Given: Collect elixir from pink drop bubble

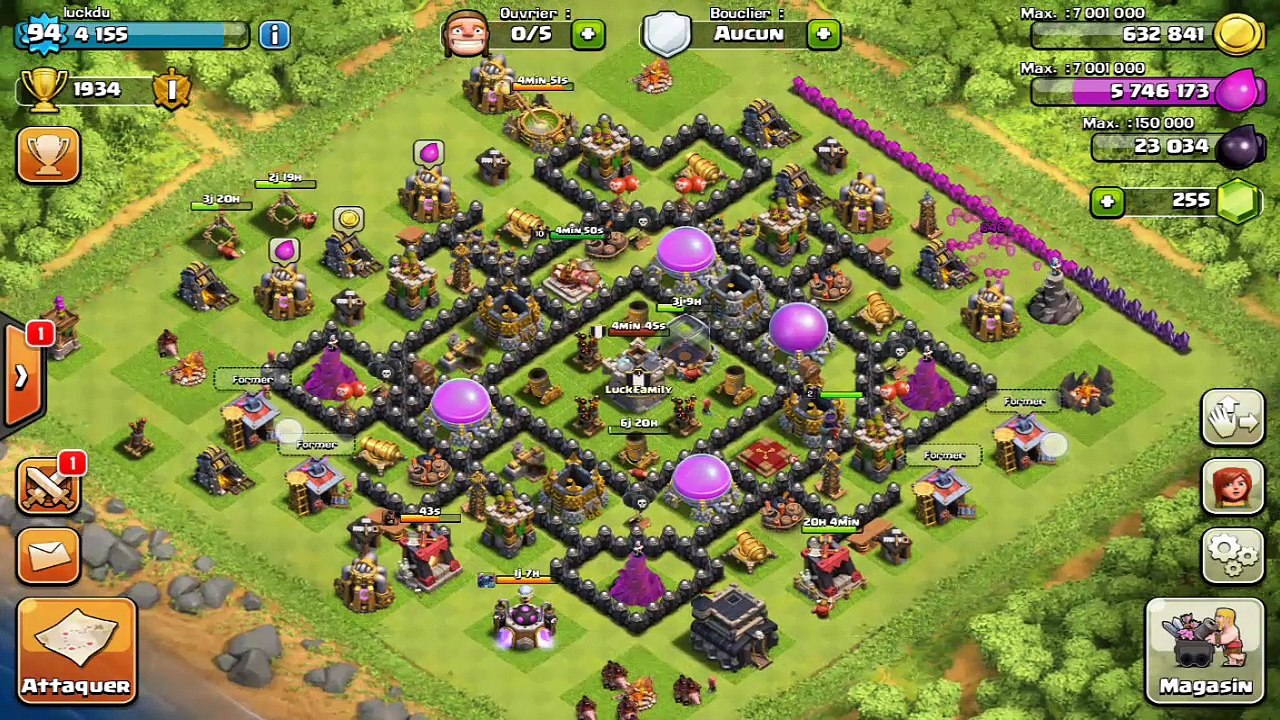Looking at the screenshot, I should [x=429, y=153].
